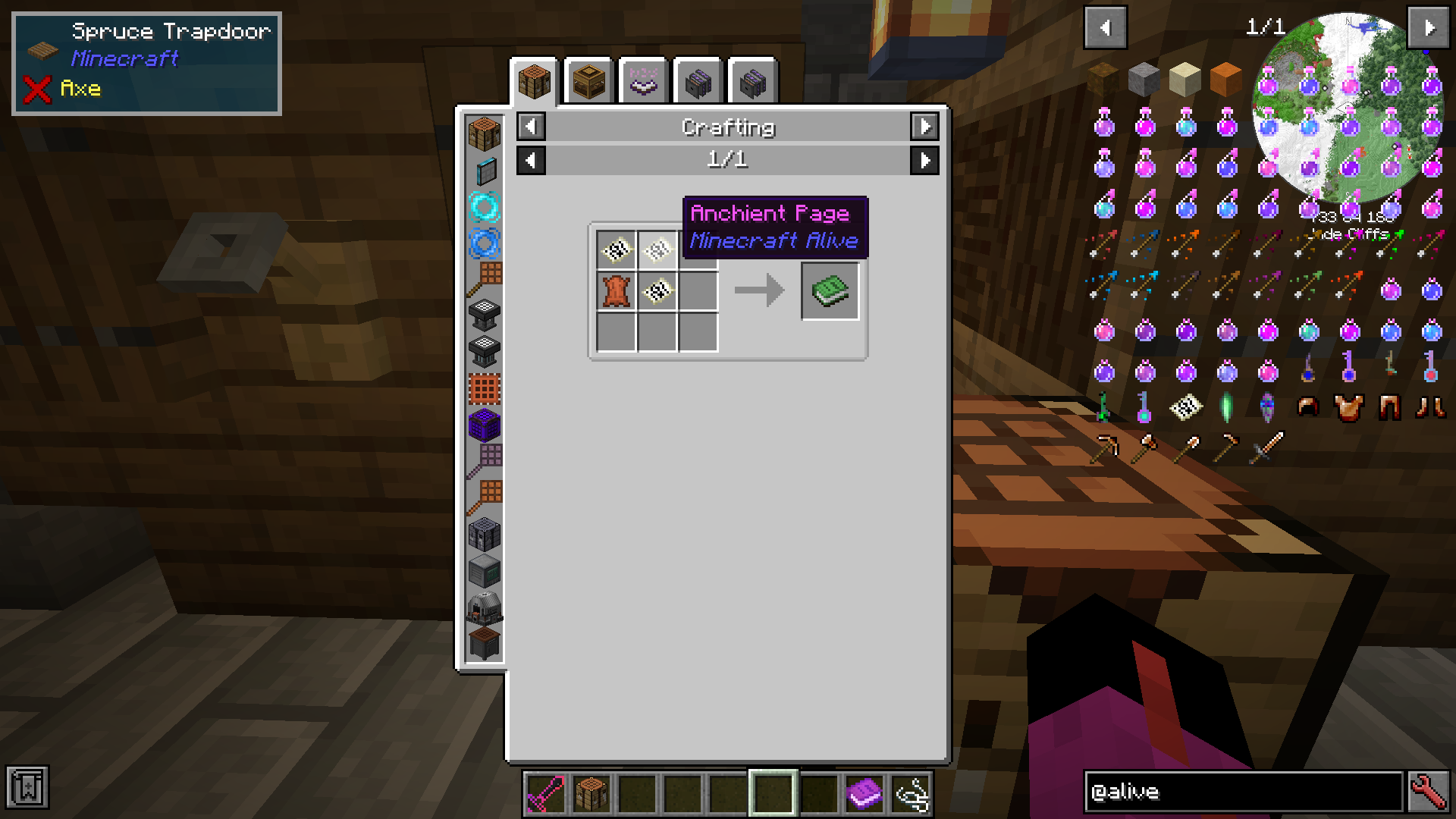Select the blue book icon below the crafting table sidebar icon
Viewport: 1456px width, 819px height.
[x=485, y=171]
